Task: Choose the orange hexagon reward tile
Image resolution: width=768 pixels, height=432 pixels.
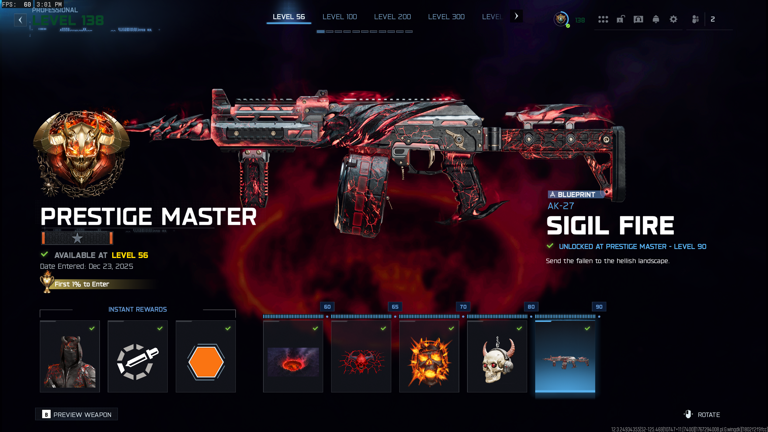Action: pyautogui.click(x=206, y=357)
